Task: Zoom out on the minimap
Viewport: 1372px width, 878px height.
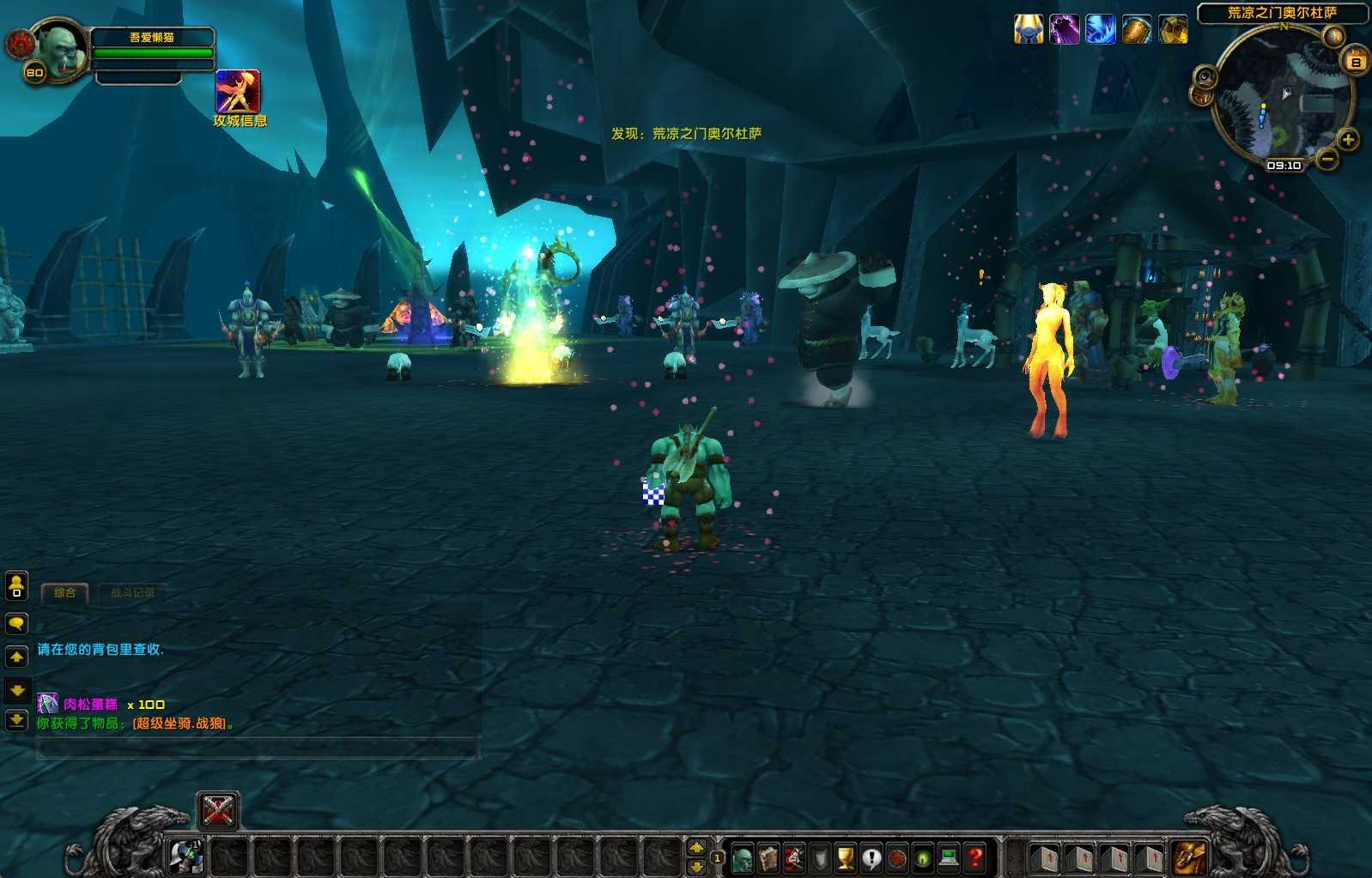Action: click(x=1327, y=159)
